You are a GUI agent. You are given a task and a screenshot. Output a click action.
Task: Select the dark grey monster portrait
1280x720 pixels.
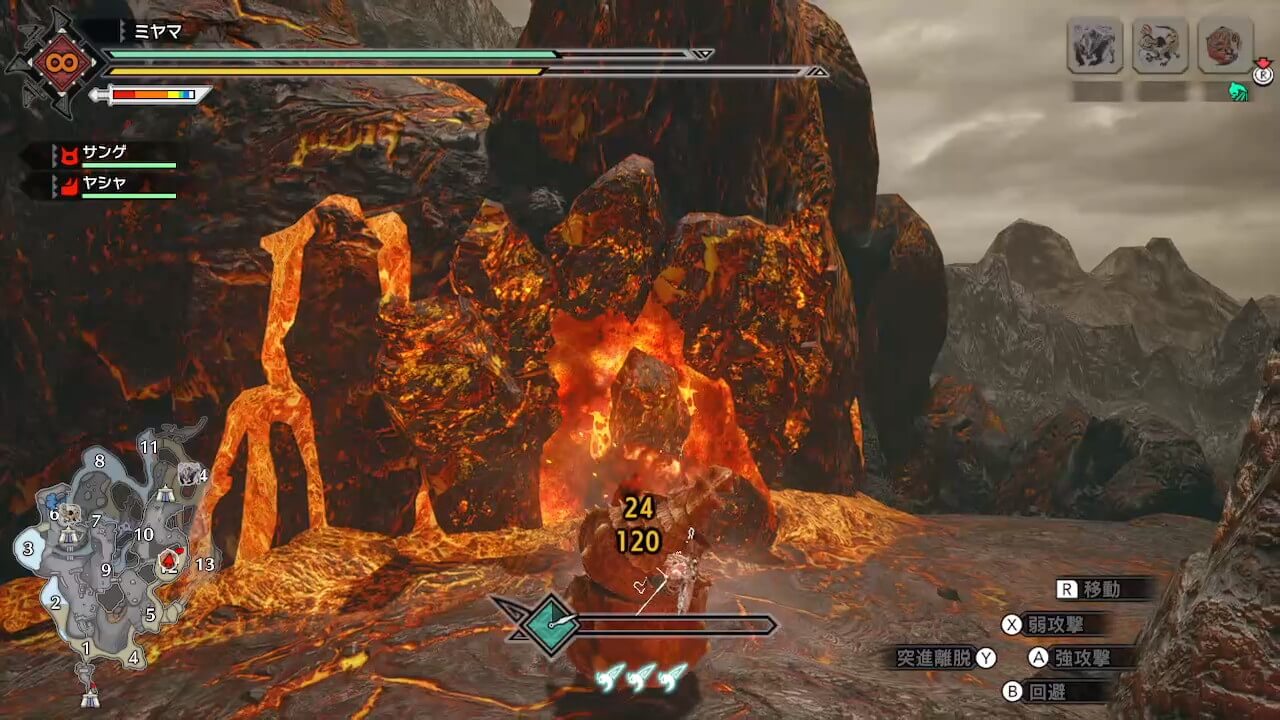pos(1094,45)
